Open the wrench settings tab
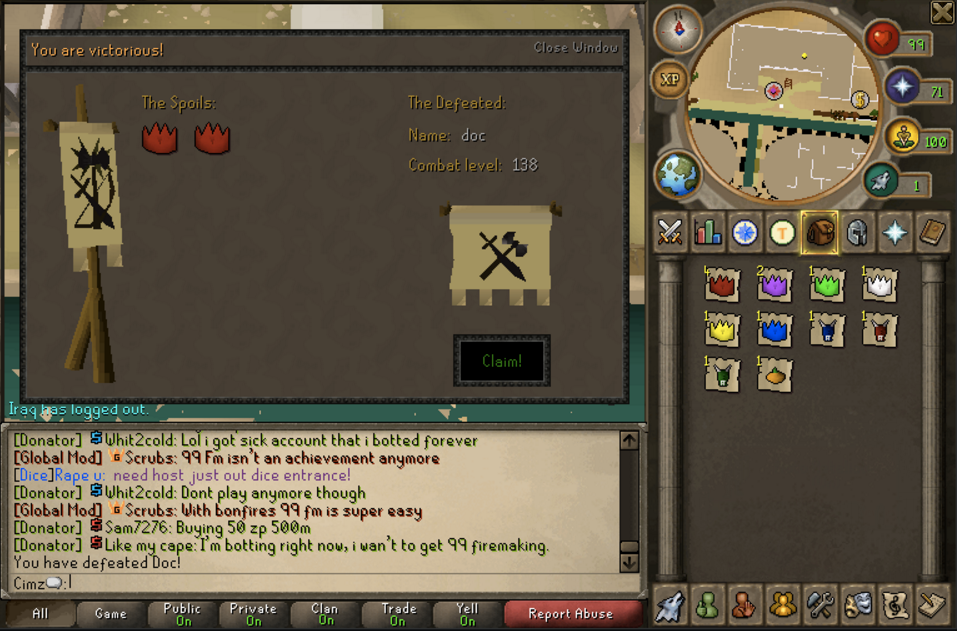Image resolution: width=957 pixels, height=631 pixels. (820, 604)
